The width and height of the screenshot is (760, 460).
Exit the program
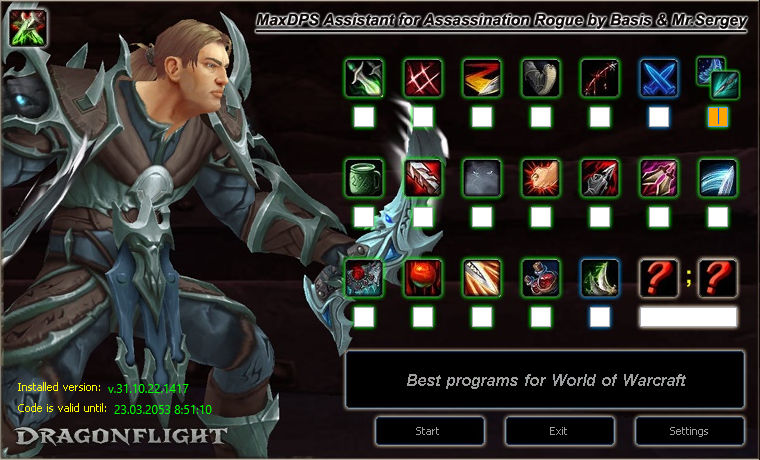[x=559, y=431]
